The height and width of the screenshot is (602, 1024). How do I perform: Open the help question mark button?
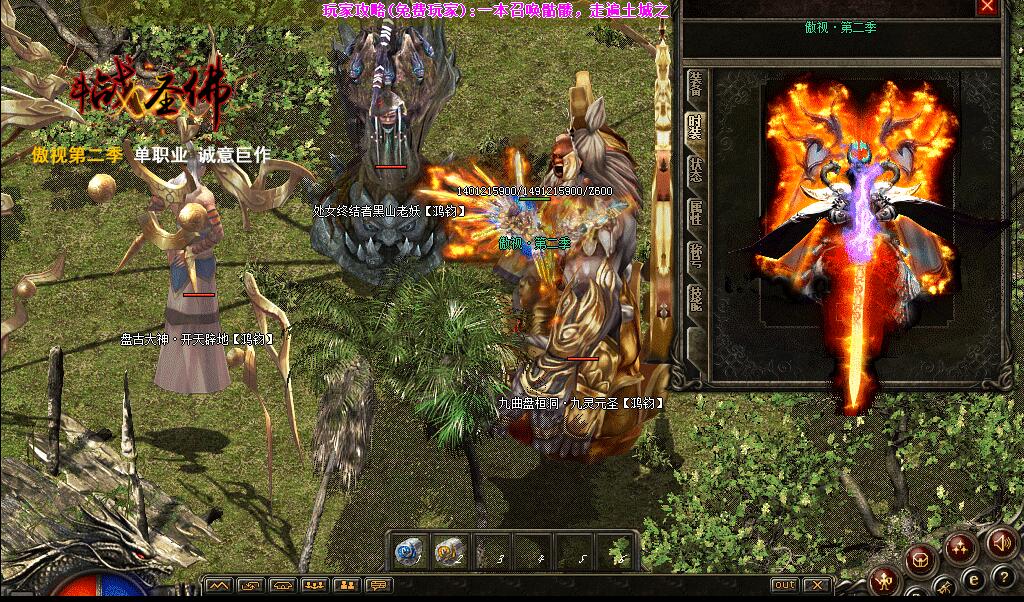click(x=1003, y=576)
